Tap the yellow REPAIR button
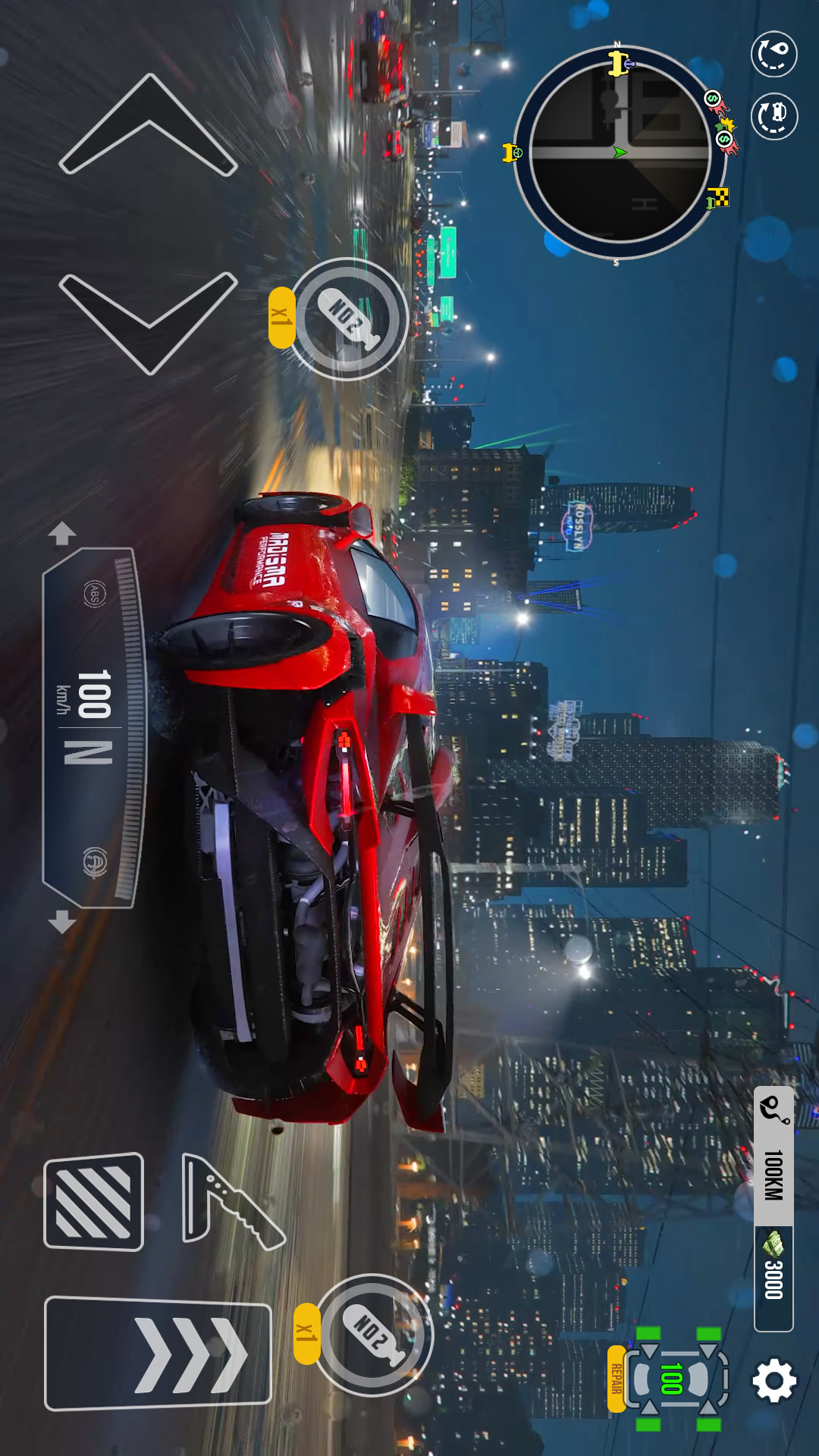The width and height of the screenshot is (819, 1456). (617, 1379)
